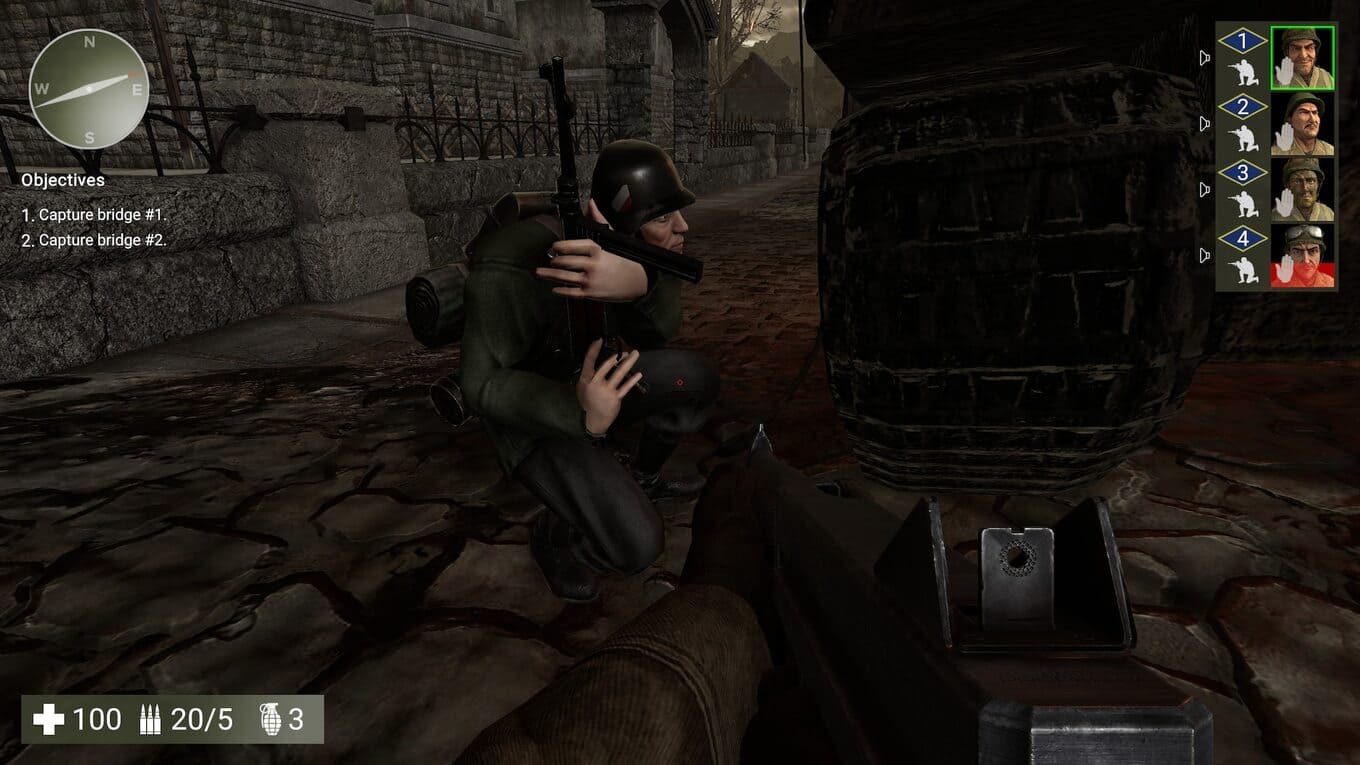1360x765 pixels.
Task: Click the compass dial
Action: tap(89, 88)
